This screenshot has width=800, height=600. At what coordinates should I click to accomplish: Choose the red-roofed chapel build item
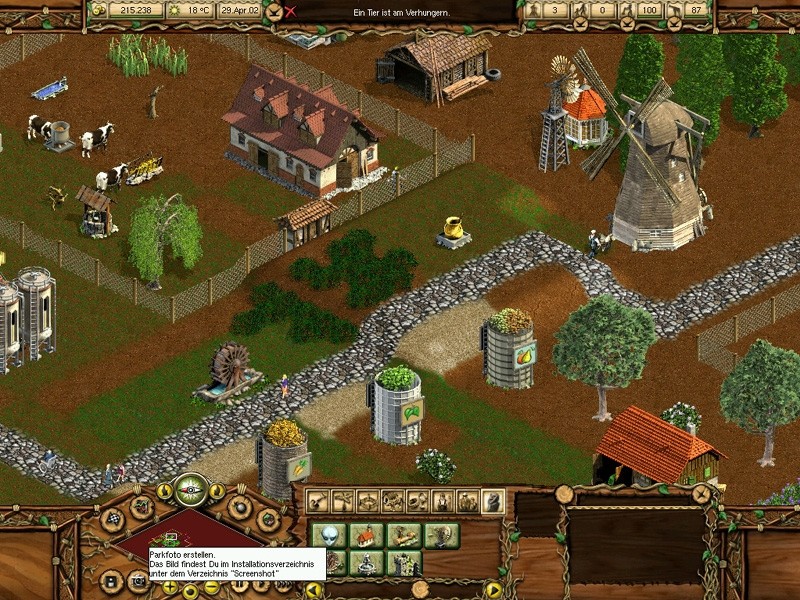point(367,535)
